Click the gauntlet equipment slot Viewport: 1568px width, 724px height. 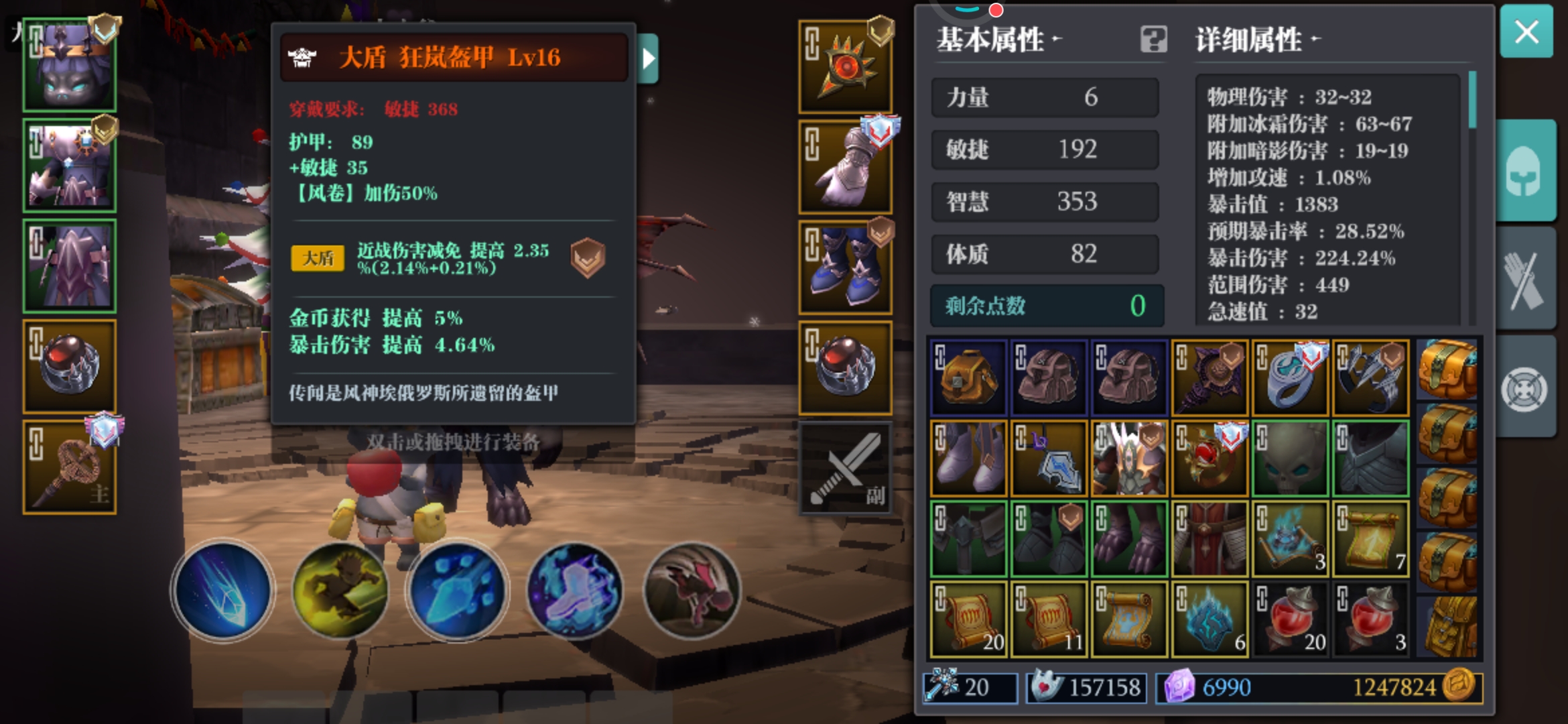pyautogui.click(x=846, y=164)
